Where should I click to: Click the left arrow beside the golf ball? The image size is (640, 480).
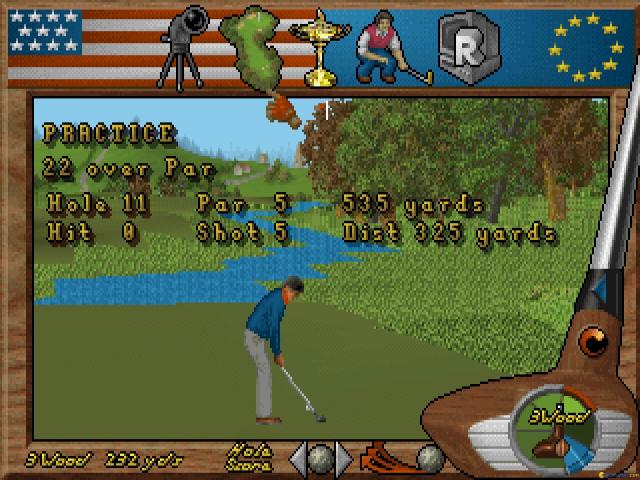pyautogui.click(x=297, y=458)
